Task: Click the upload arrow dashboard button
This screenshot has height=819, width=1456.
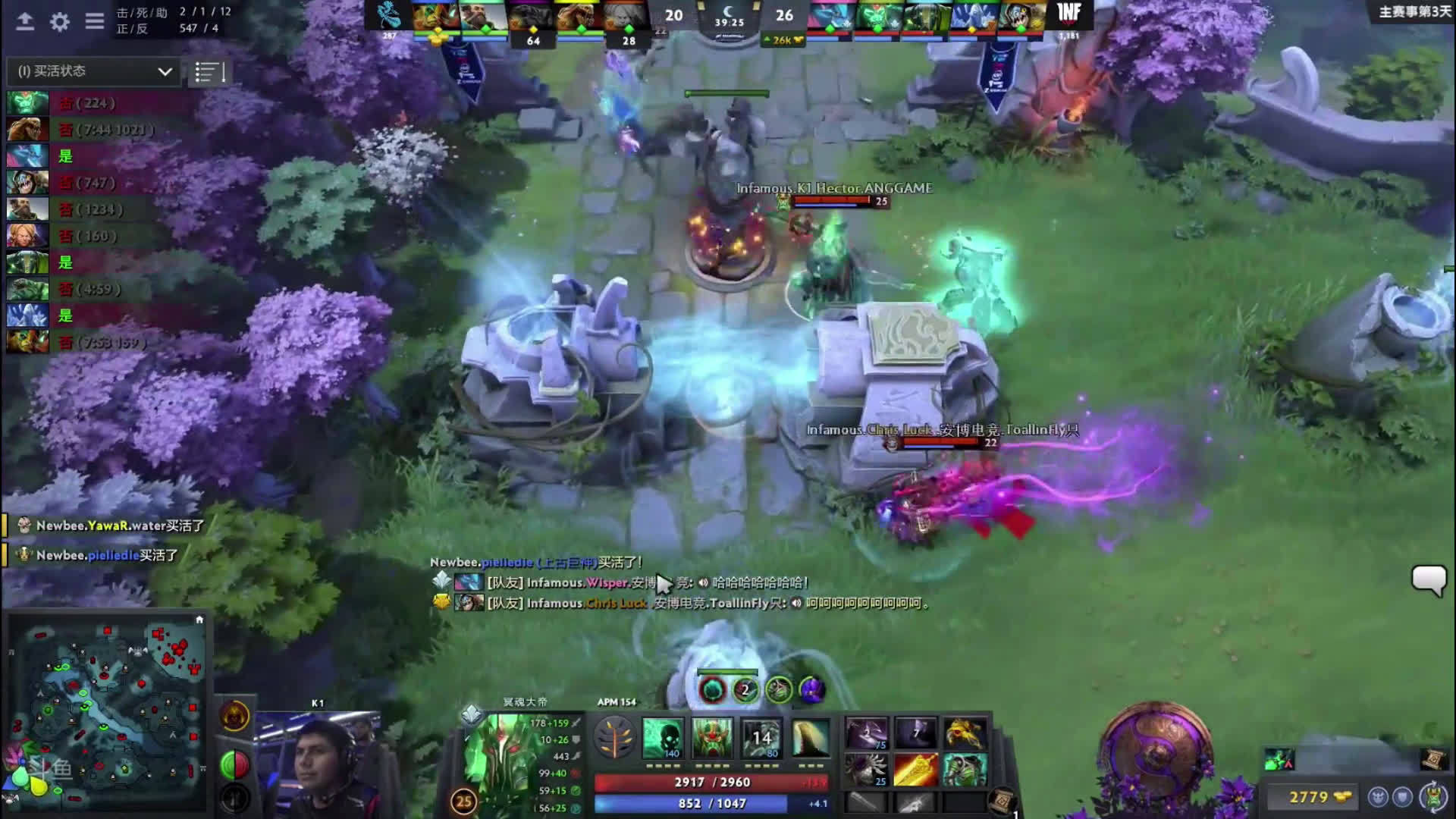Action: click(x=25, y=21)
